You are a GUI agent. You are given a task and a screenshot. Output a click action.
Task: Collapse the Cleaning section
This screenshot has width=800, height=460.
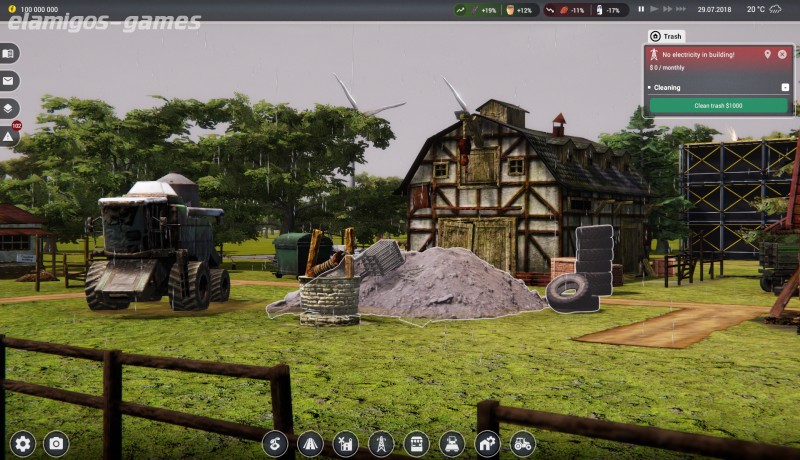[x=785, y=87]
